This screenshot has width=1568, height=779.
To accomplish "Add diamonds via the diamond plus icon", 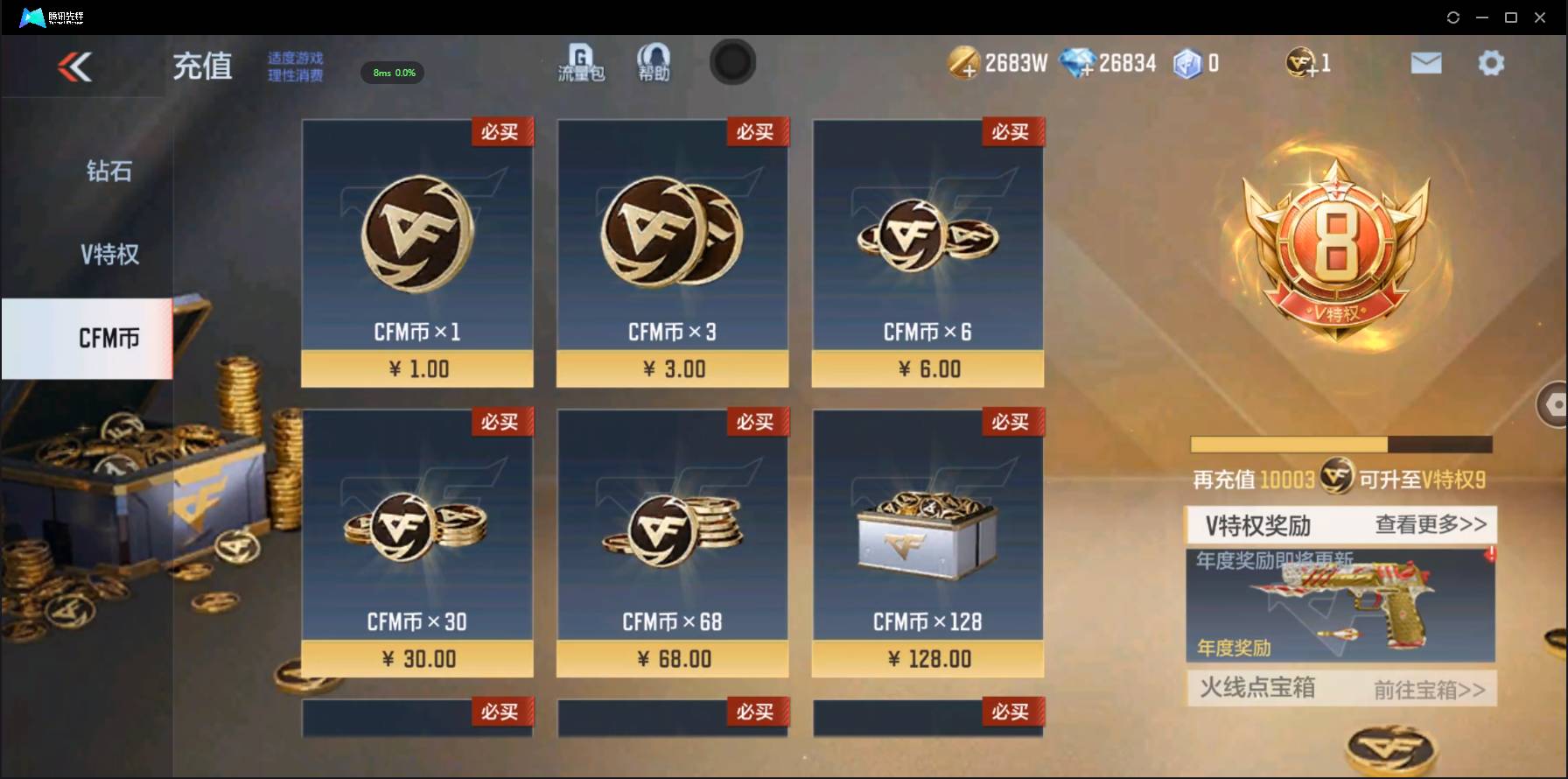I will pyautogui.click(x=1078, y=62).
